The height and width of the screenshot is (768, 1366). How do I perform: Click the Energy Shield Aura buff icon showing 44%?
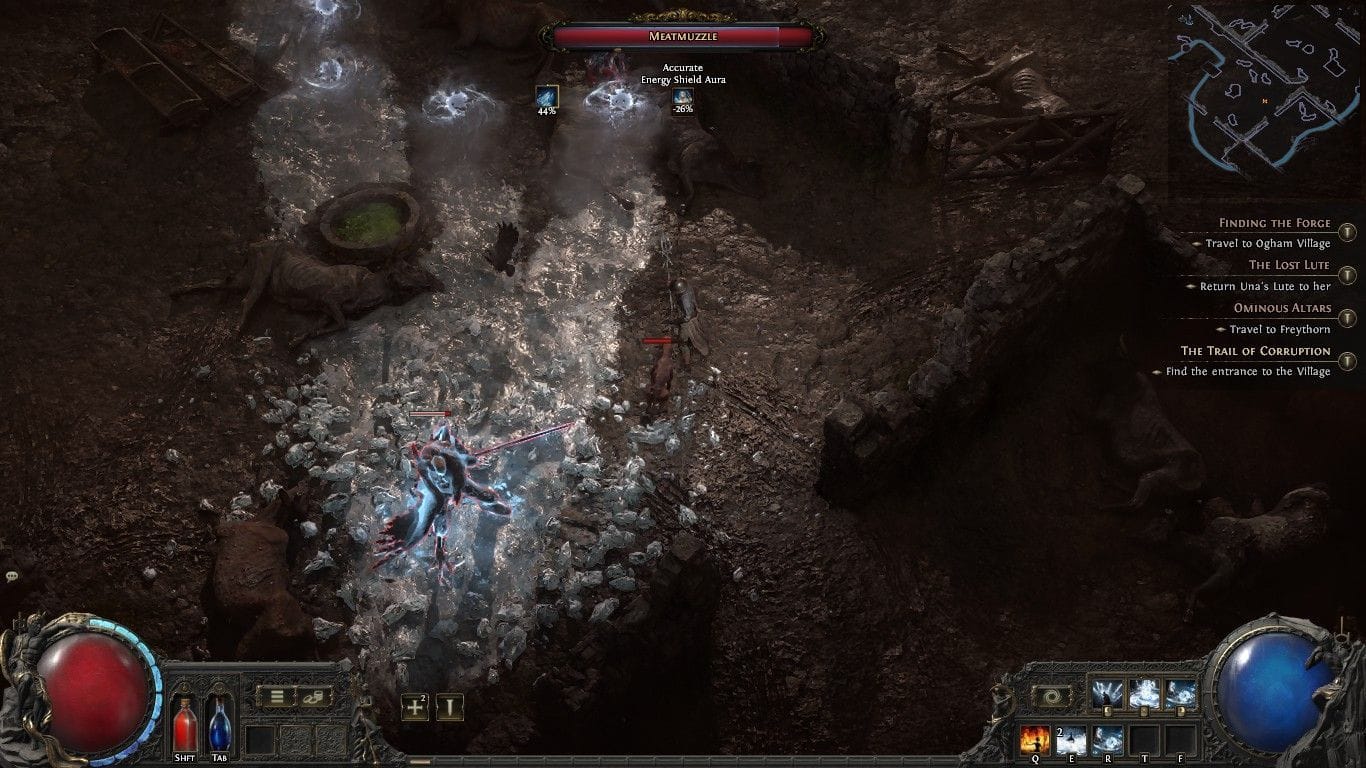(546, 98)
